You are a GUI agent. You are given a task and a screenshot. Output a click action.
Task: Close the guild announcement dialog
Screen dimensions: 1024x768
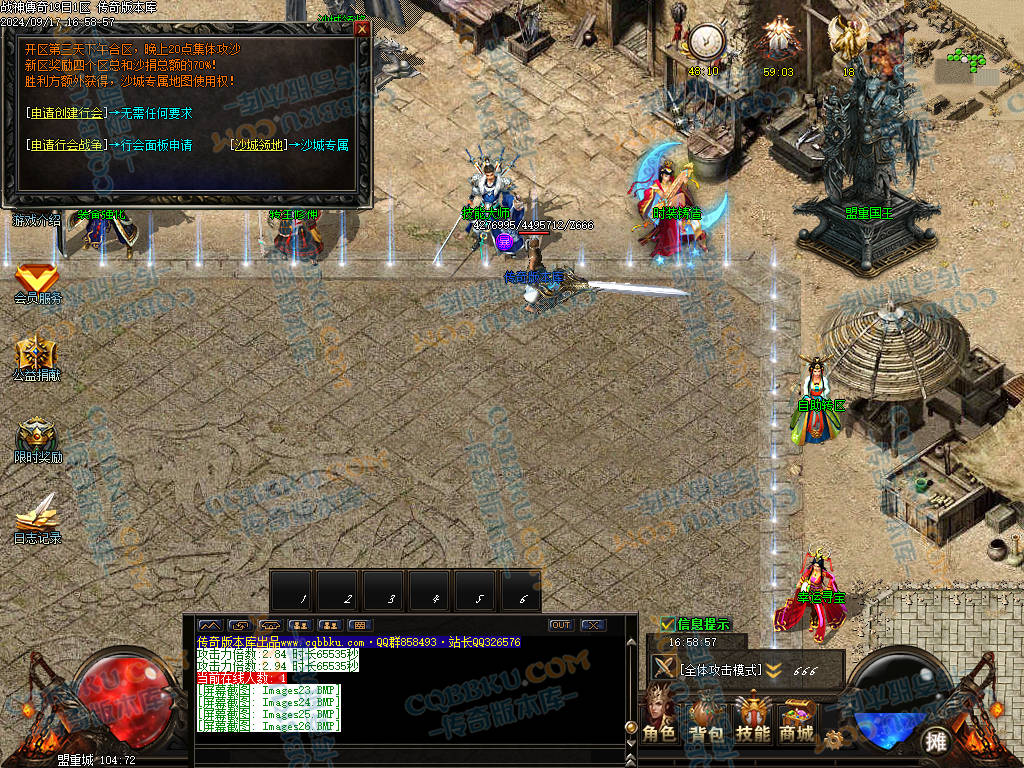[362, 29]
